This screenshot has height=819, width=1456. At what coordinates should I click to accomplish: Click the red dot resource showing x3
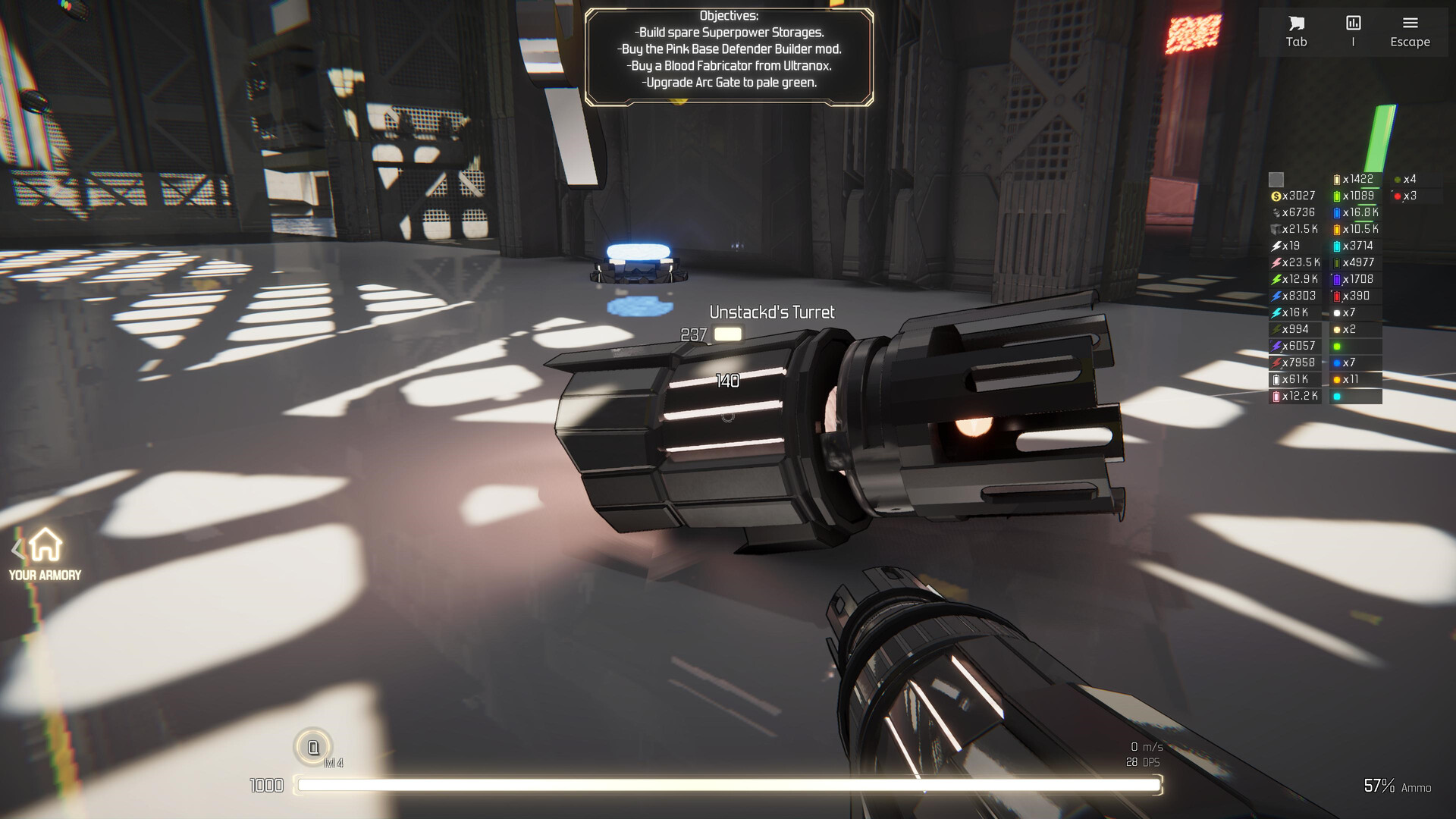1398,196
